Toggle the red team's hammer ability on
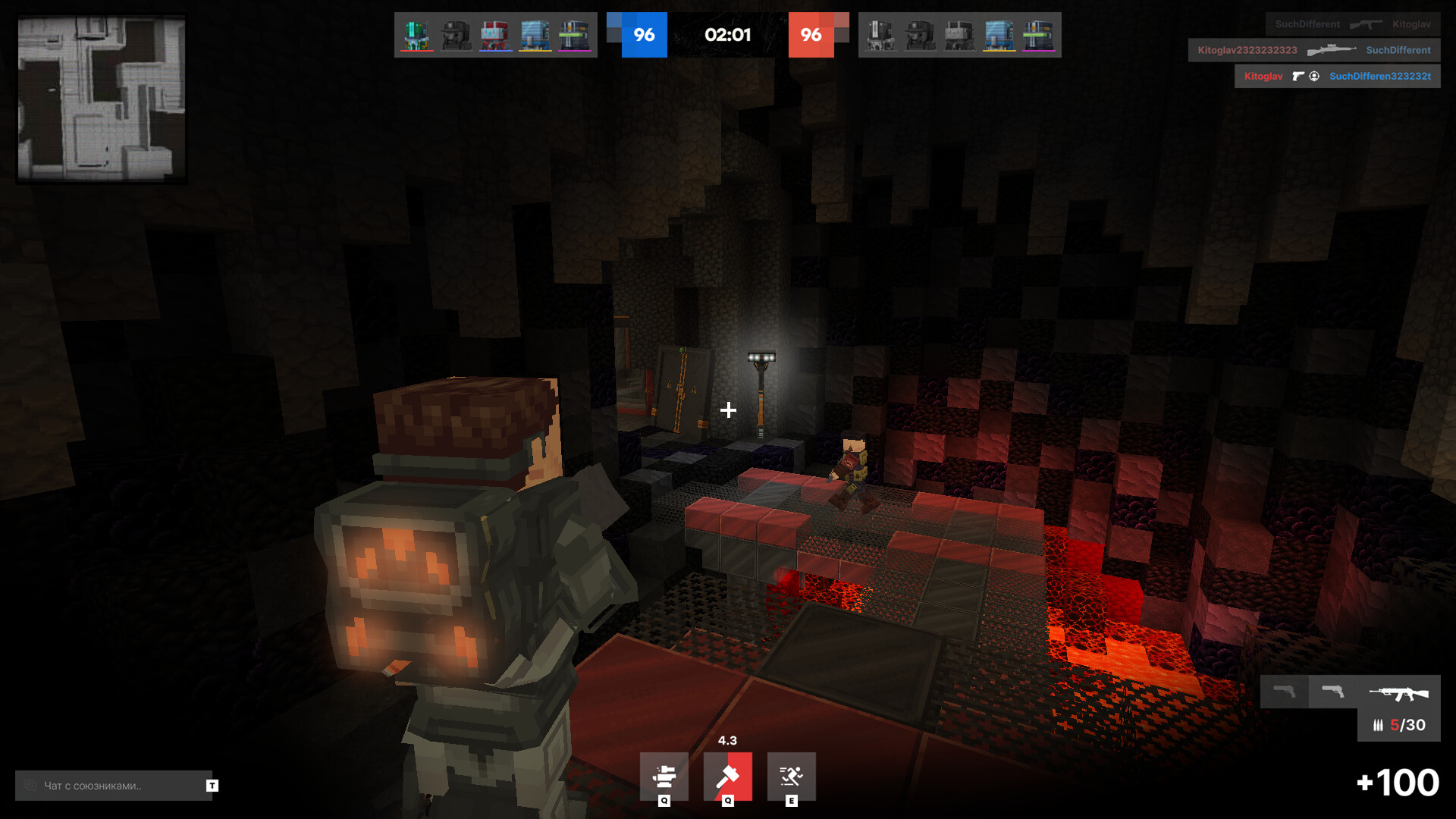 (x=730, y=776)
